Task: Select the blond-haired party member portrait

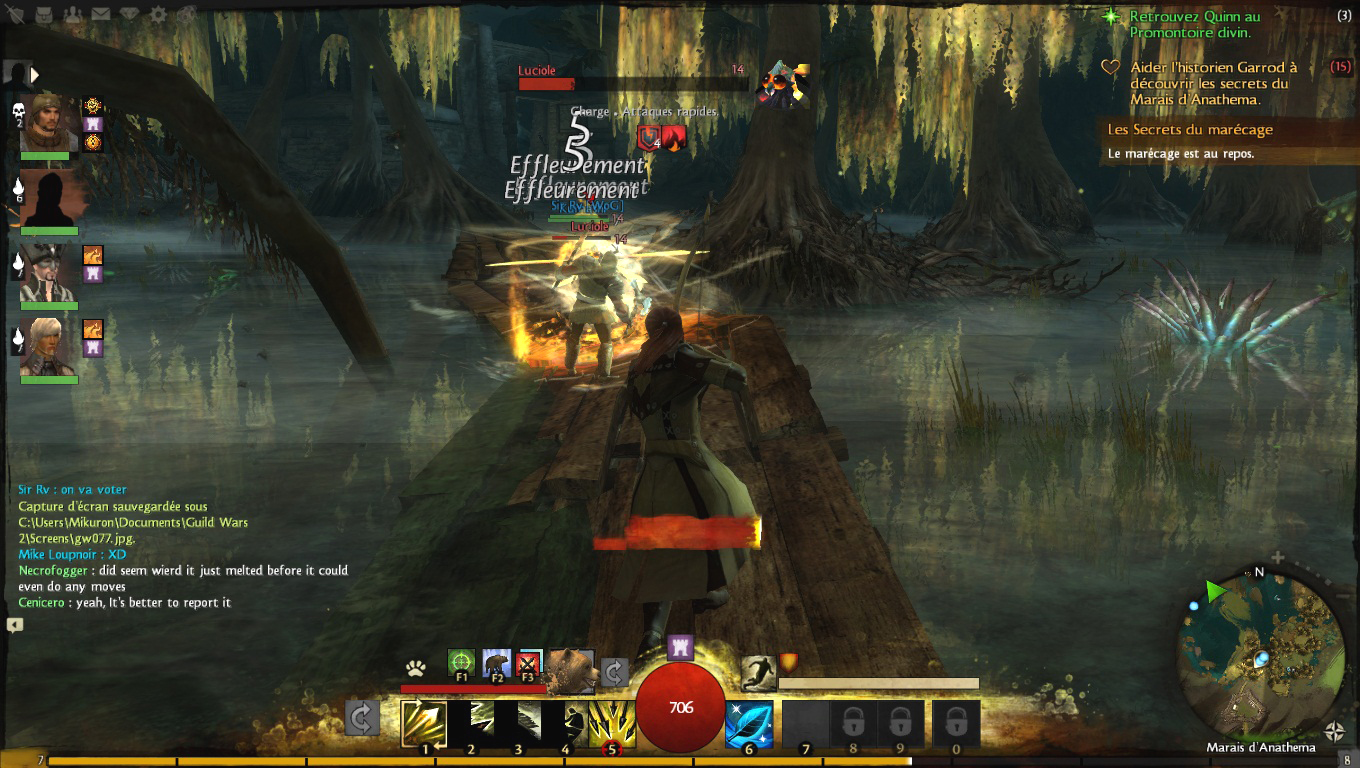Action: click(49, 346)
